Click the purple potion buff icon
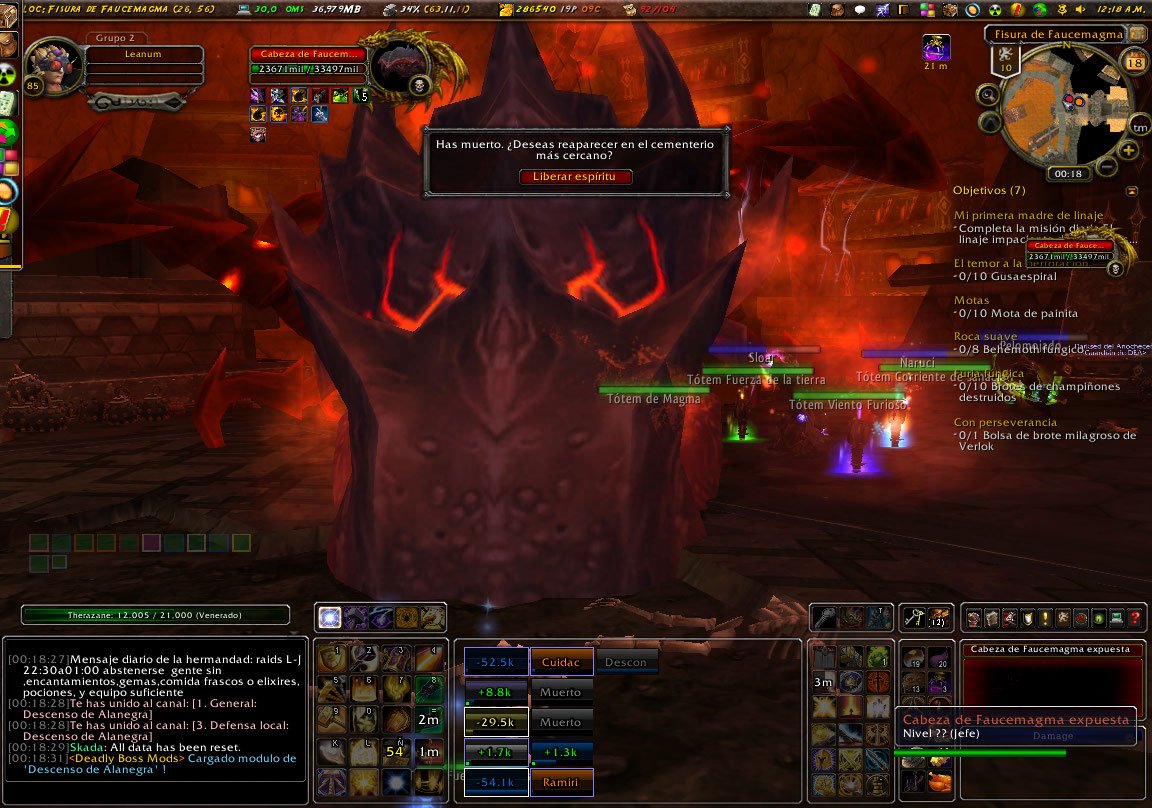This screenshot has height=808, width=1152. 936,46
